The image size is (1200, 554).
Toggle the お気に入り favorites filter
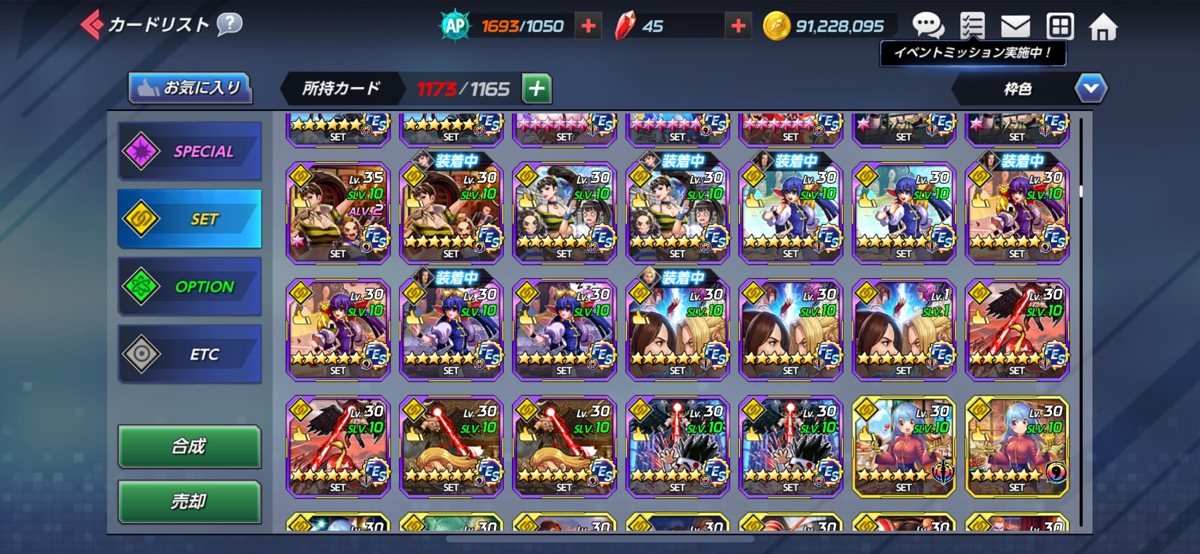pyautogui.click(x=189, y=88)
